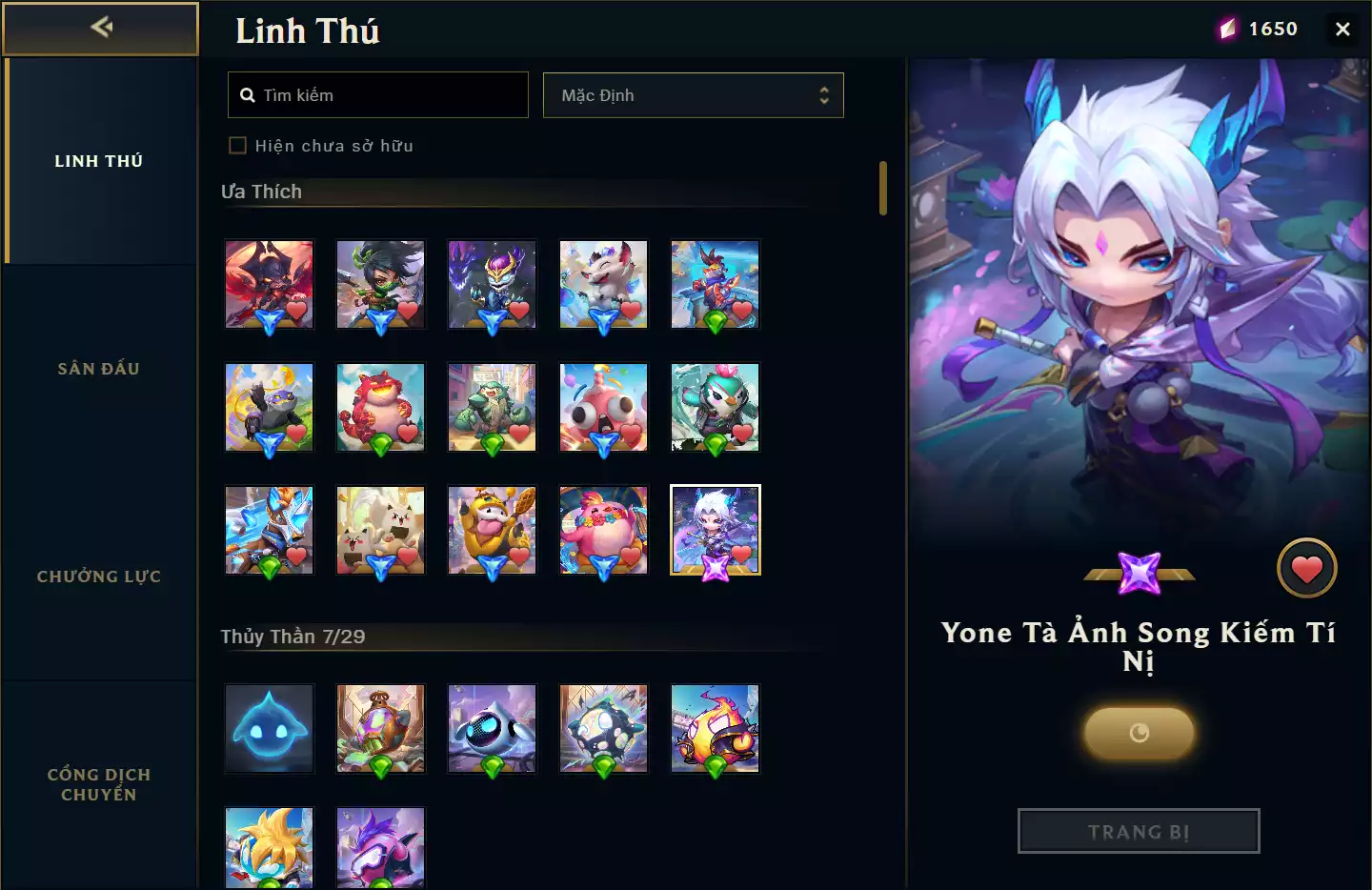Viewport: 1372px width, 890px height.
Task: Select the Cổng Dịch Chuyển tab
Action: click(x=99, y=784)
